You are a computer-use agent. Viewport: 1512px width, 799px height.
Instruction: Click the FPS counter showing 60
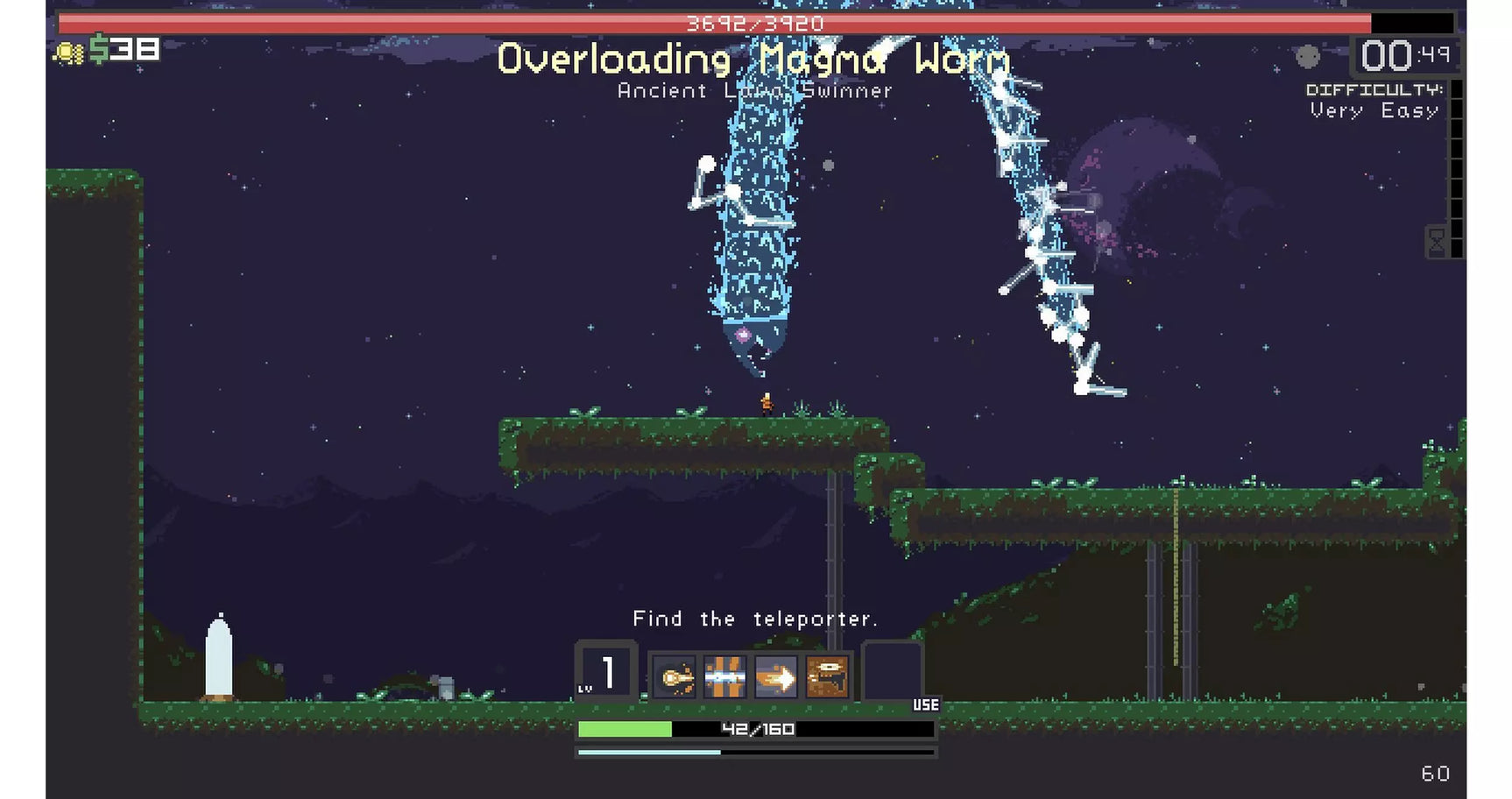point(1436,774)
